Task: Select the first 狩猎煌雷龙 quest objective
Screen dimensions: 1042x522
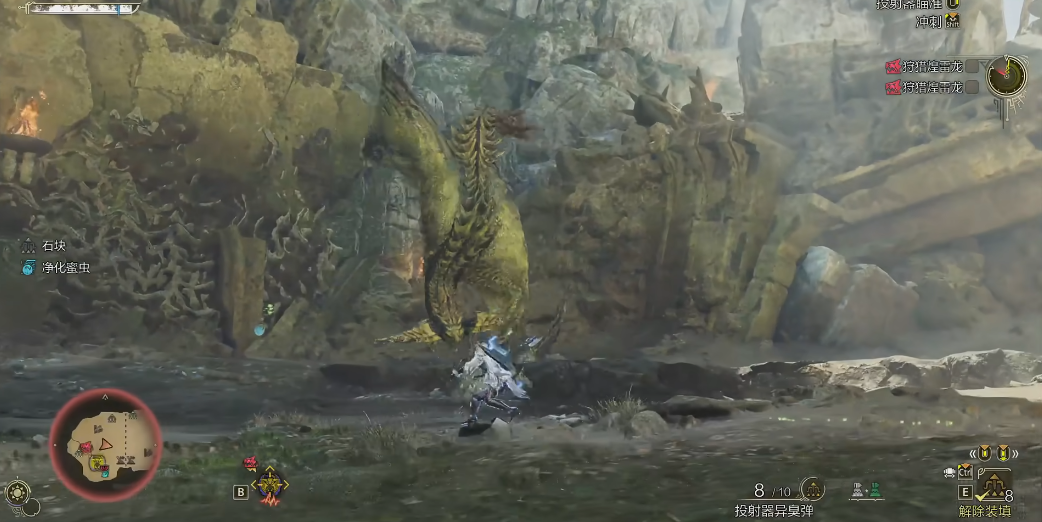Action: point(925,66)
